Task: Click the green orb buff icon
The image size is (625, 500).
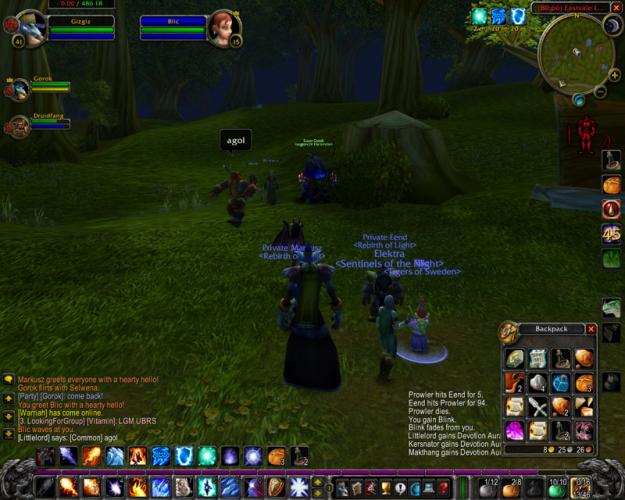Action: [x=479, y=16]
